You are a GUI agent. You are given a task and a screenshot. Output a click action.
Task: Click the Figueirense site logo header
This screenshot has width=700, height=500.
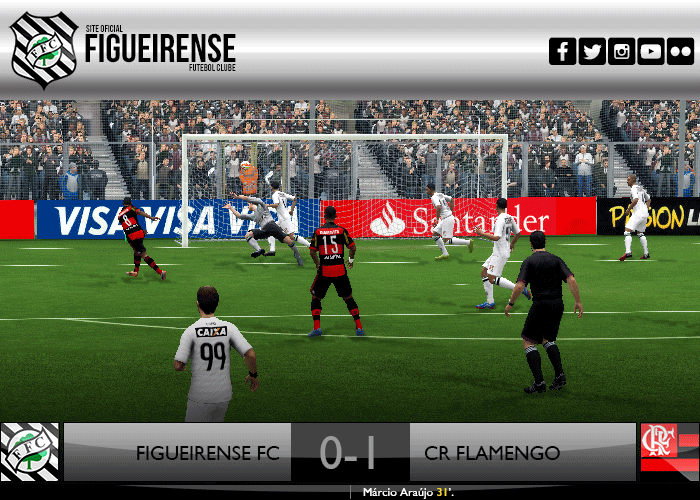[124, 49]
